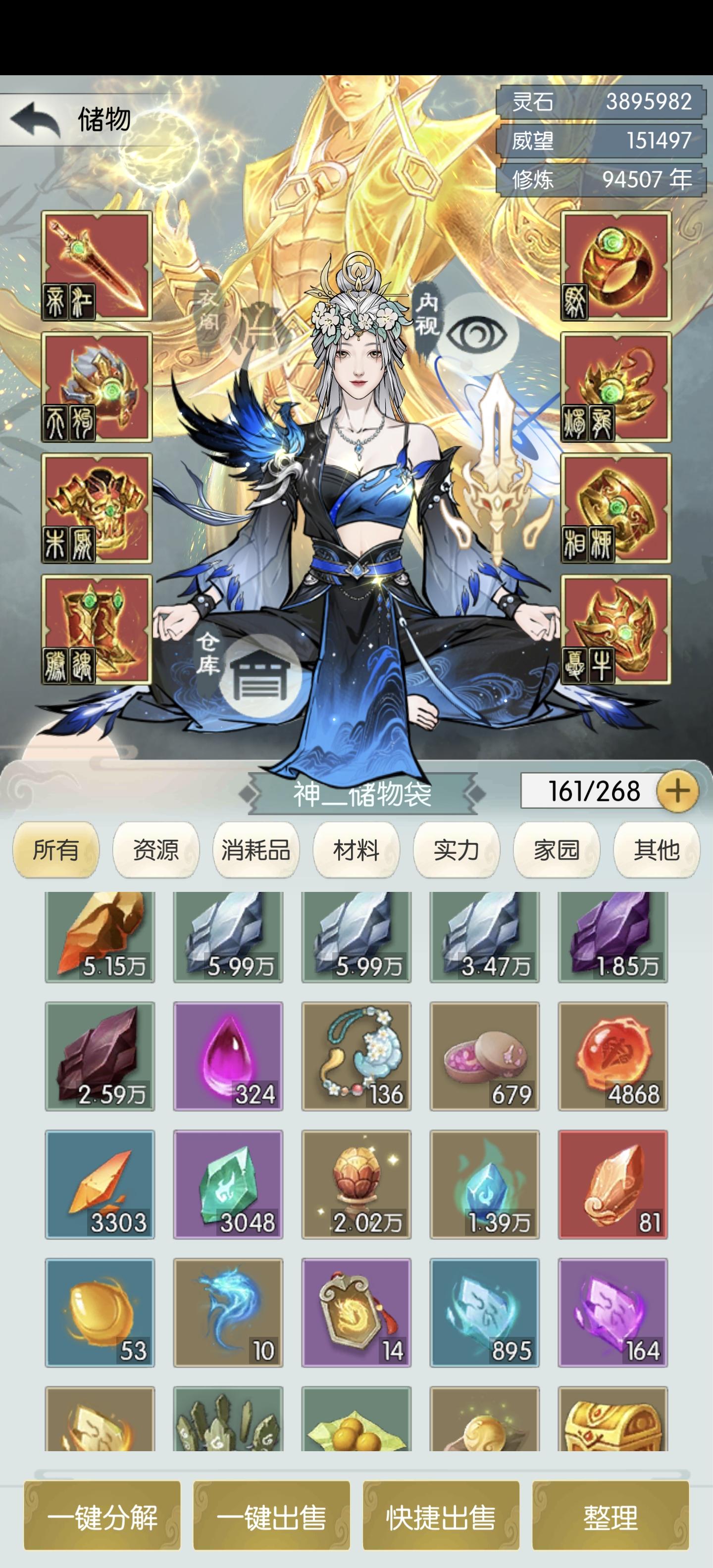713x1568 pixels.
Task: Switch to the 资源 tab
Action: (155, 852)
